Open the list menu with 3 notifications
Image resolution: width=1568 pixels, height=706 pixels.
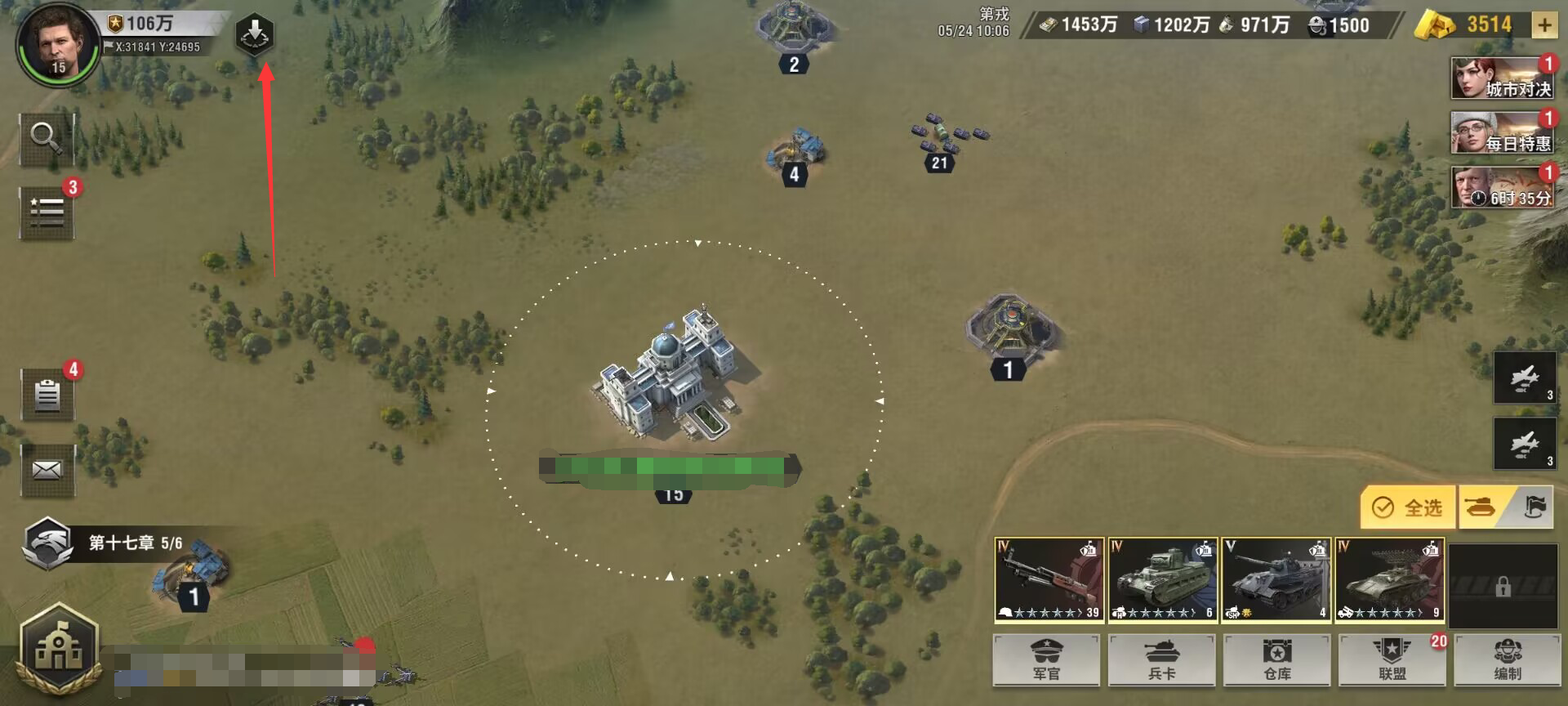click(47, 212)
